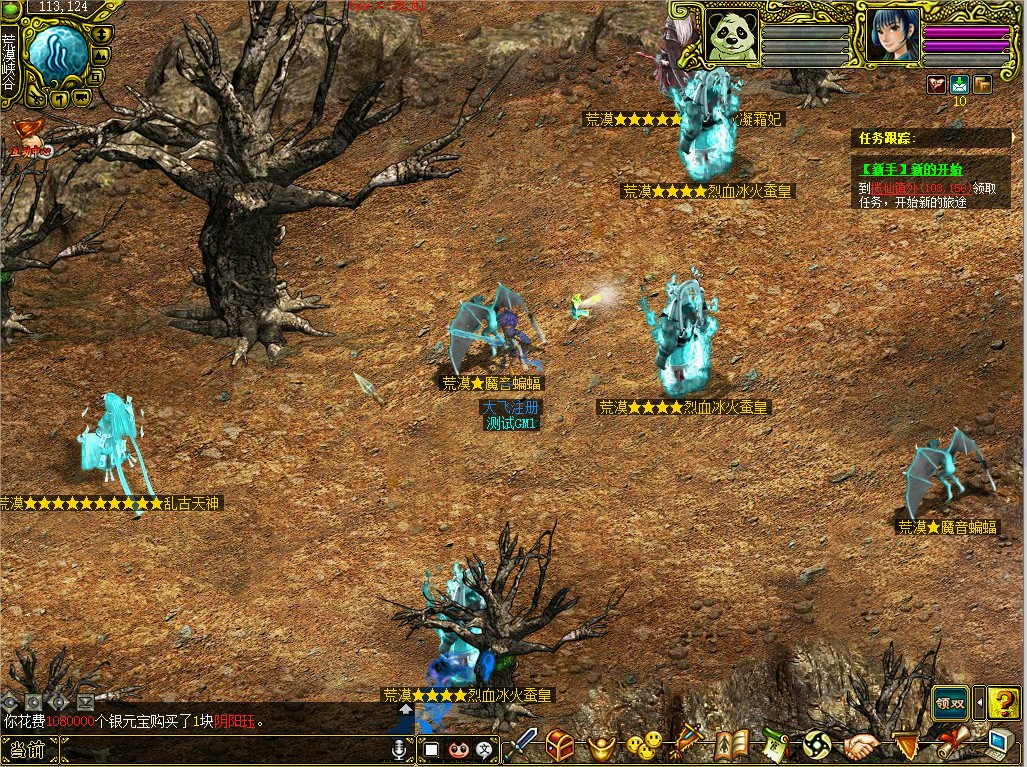Open the smiley faces friends icon
This screenshot has height=767, width=1027.
[x=645, y=744]
